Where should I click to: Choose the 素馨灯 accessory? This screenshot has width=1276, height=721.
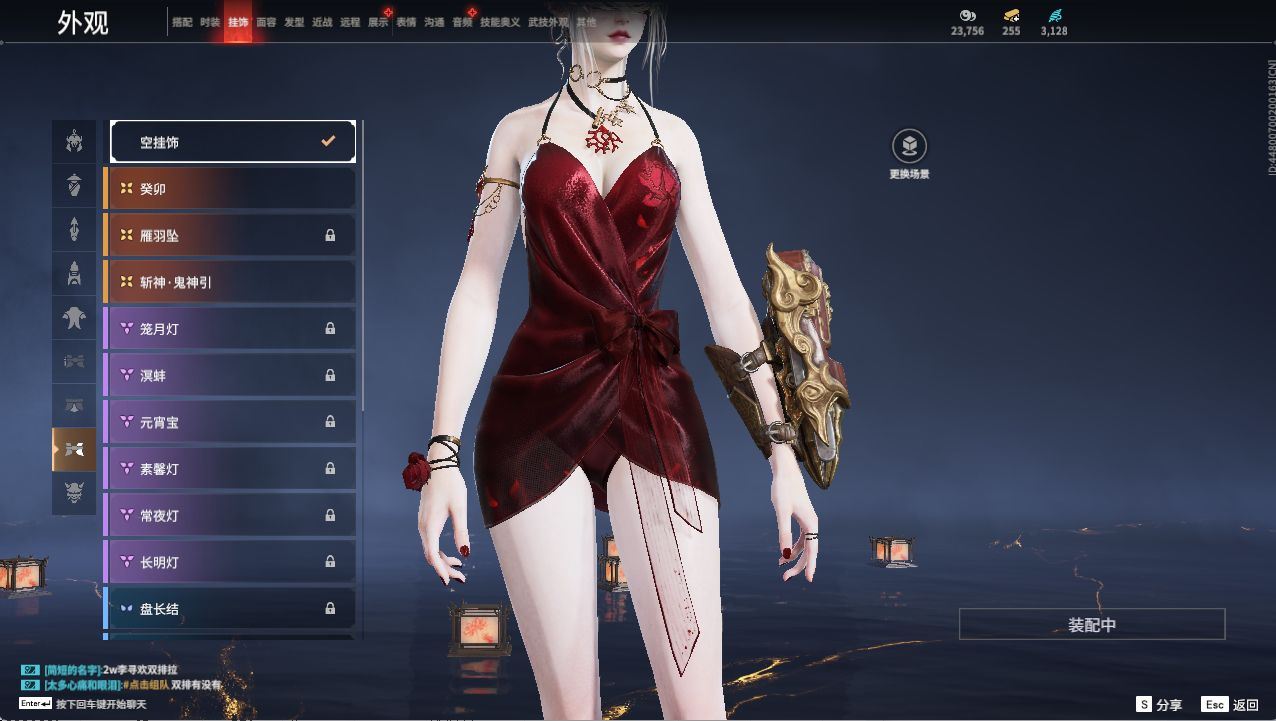(x=230, y=469)
